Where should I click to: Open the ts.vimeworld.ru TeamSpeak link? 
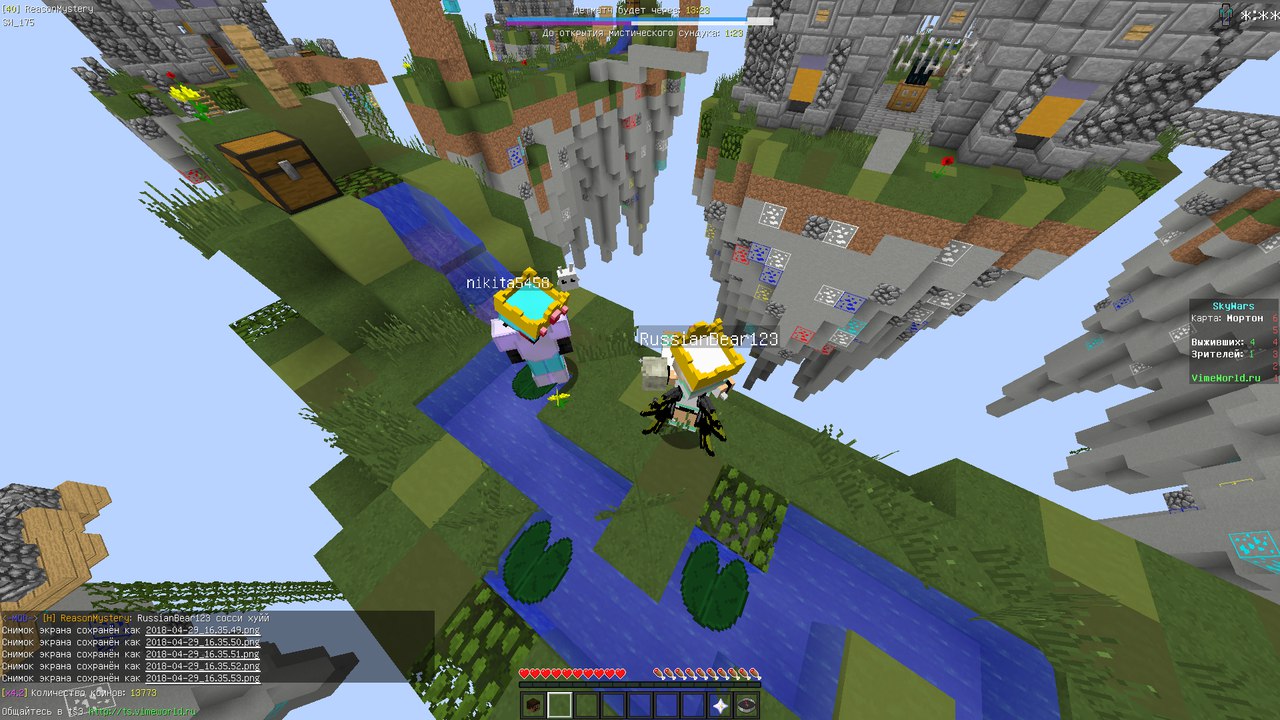click(143, 711)
